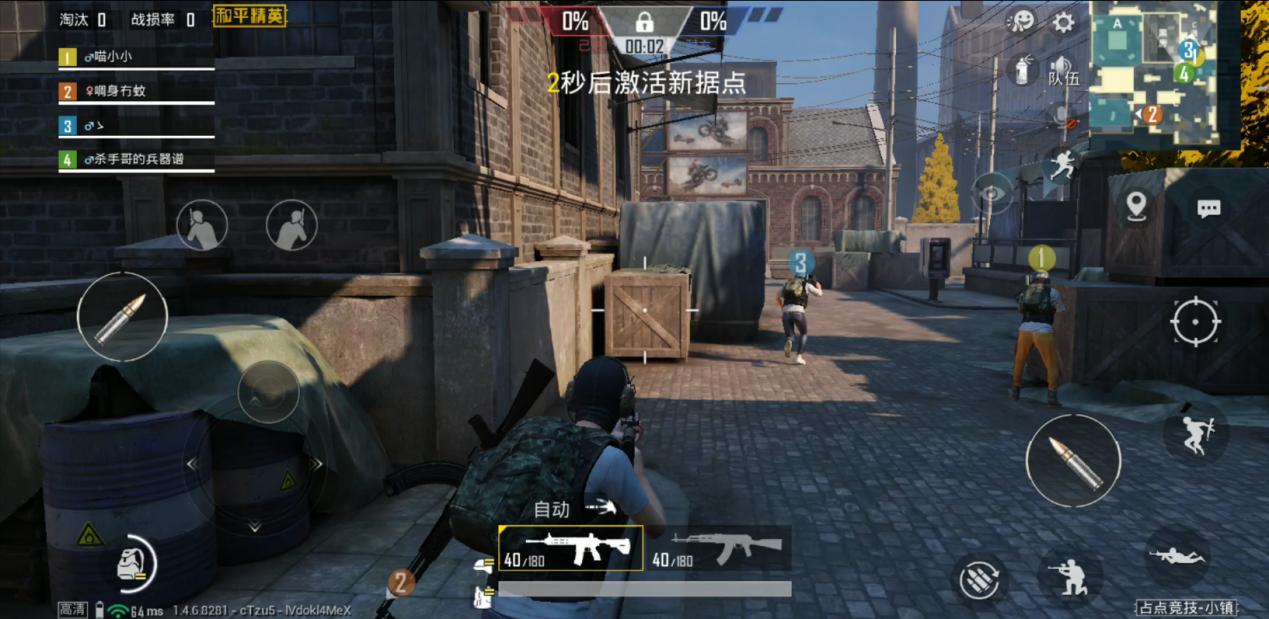Fire using the left-side bullet button
This screenshot has width=1269, height=619.
point(122,318)
